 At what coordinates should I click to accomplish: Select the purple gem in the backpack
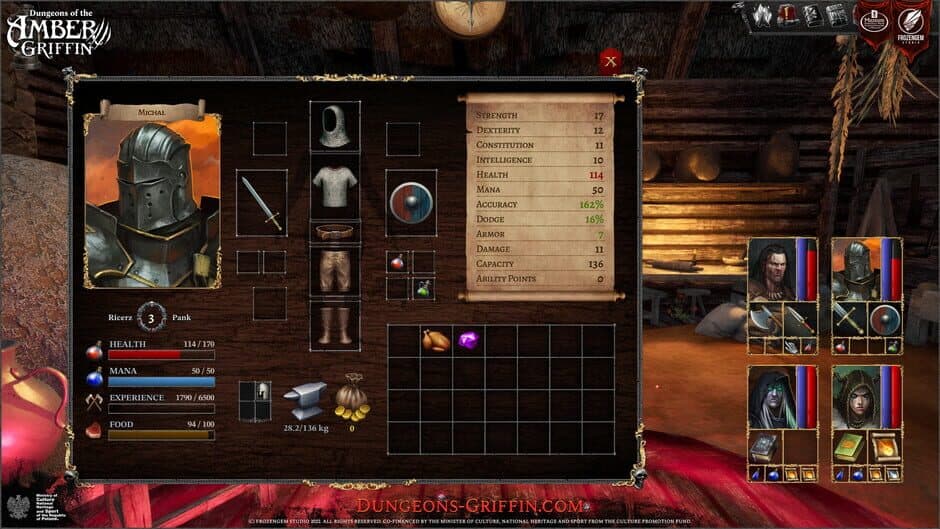(x=468, y=340)
